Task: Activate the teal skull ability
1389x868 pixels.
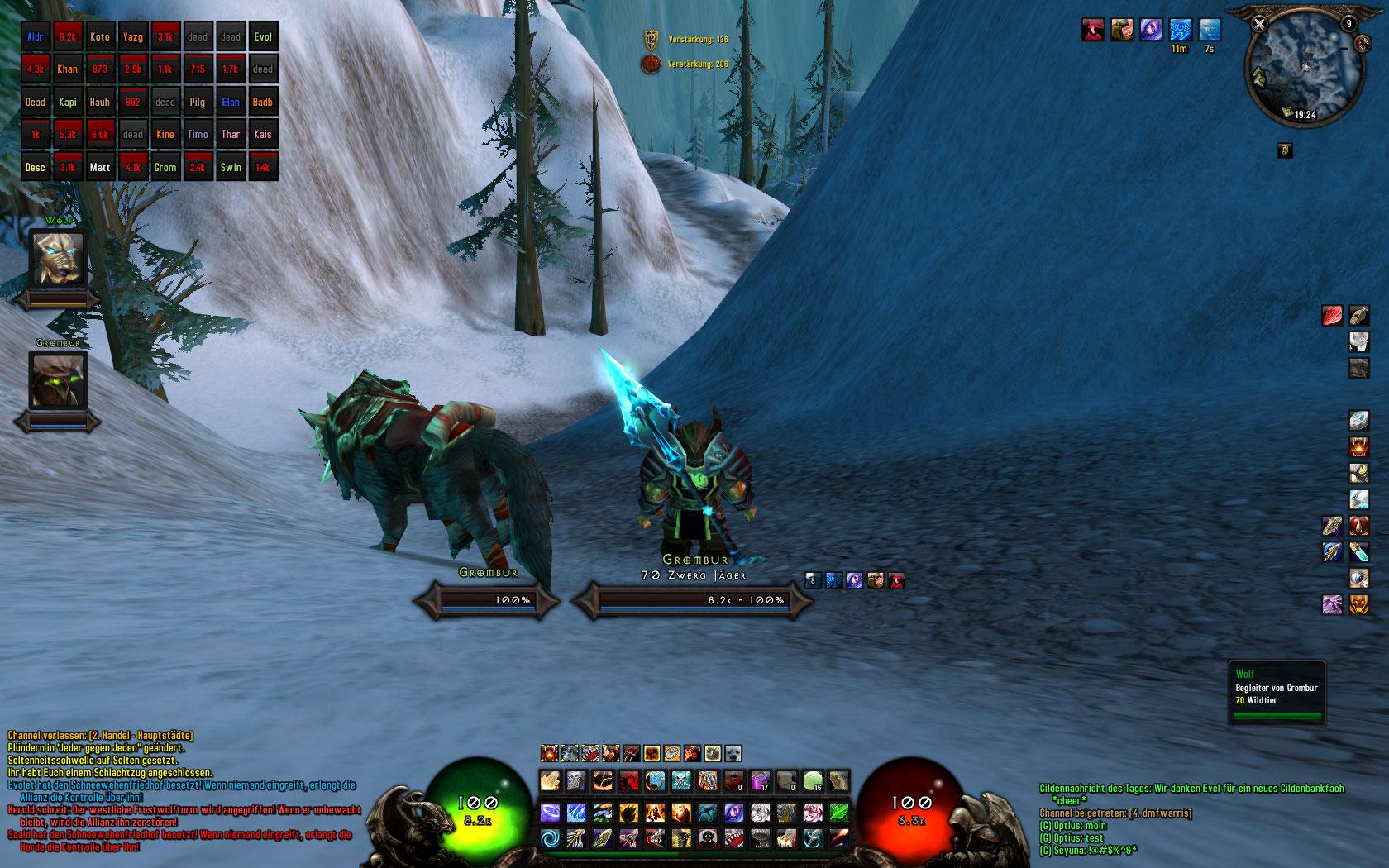Action: click(680, 781)
